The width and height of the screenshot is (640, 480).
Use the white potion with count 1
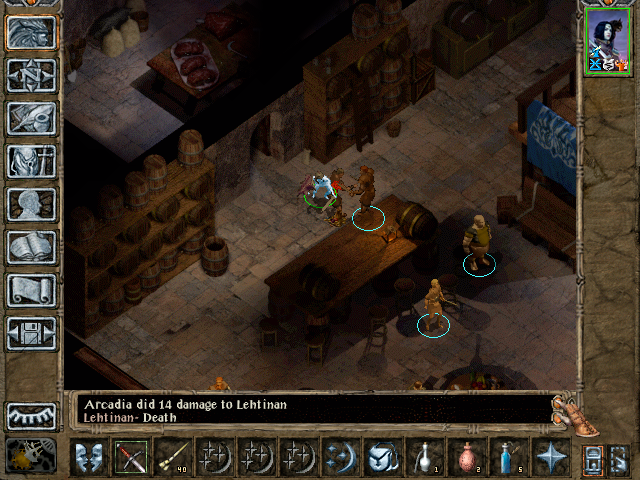424,457
